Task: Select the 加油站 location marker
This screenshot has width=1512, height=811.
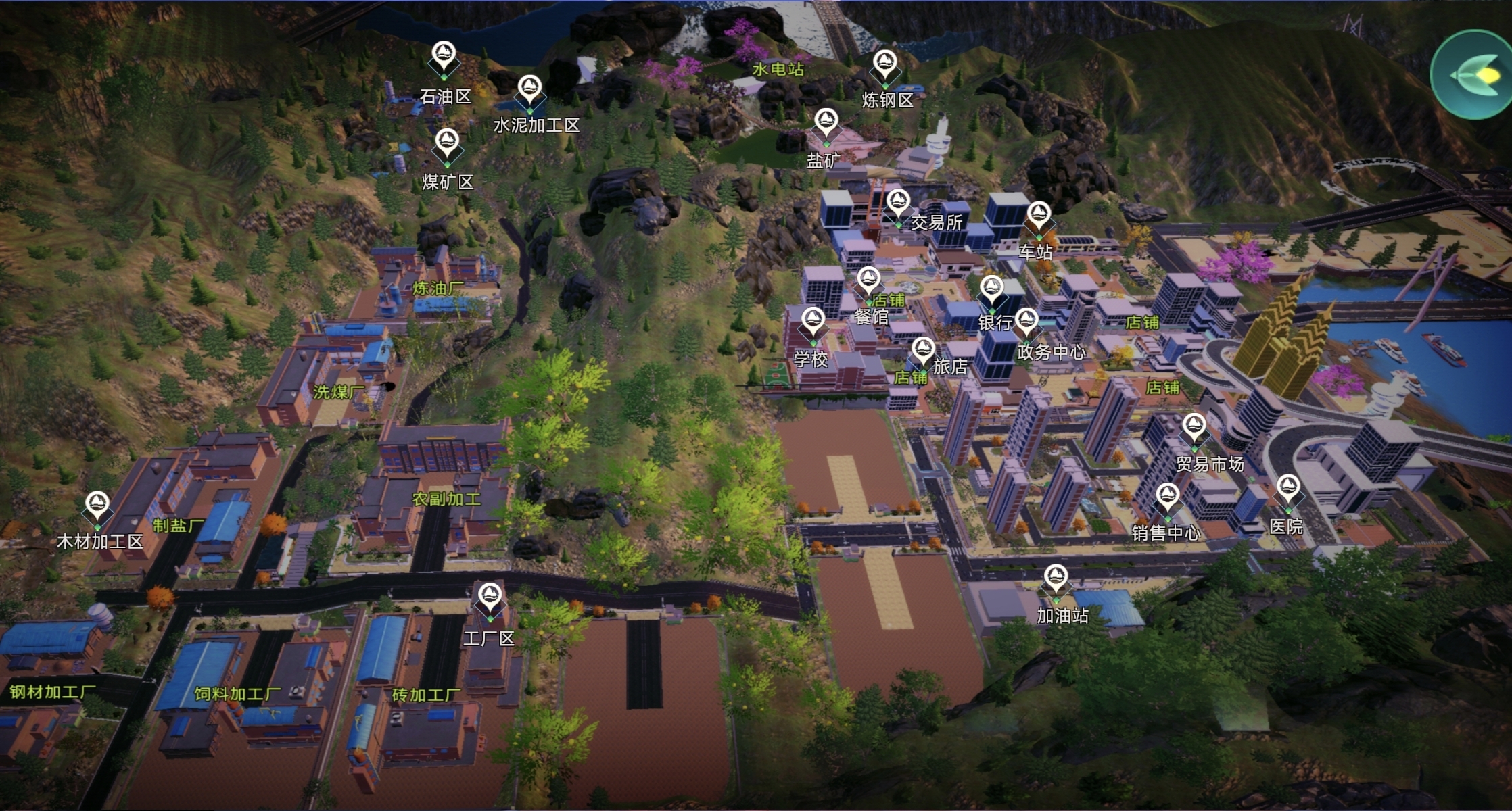Action: 1056,579
